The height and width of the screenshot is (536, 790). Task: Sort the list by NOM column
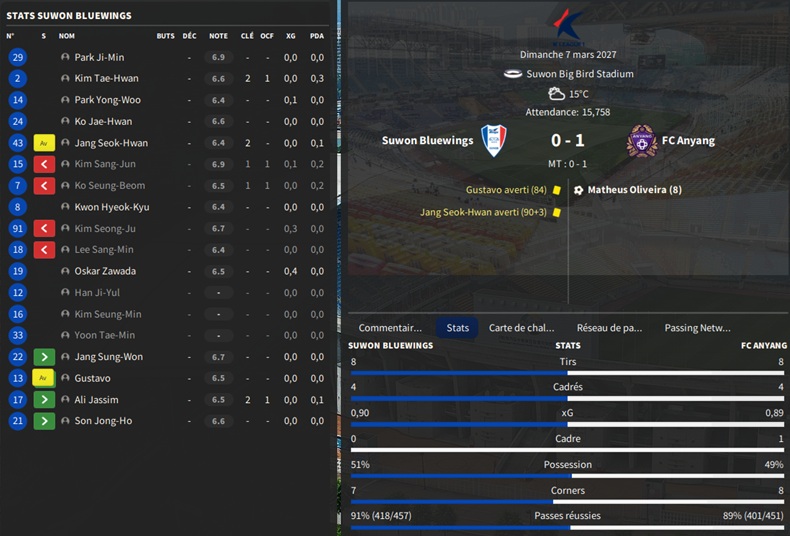coord(67,36)
